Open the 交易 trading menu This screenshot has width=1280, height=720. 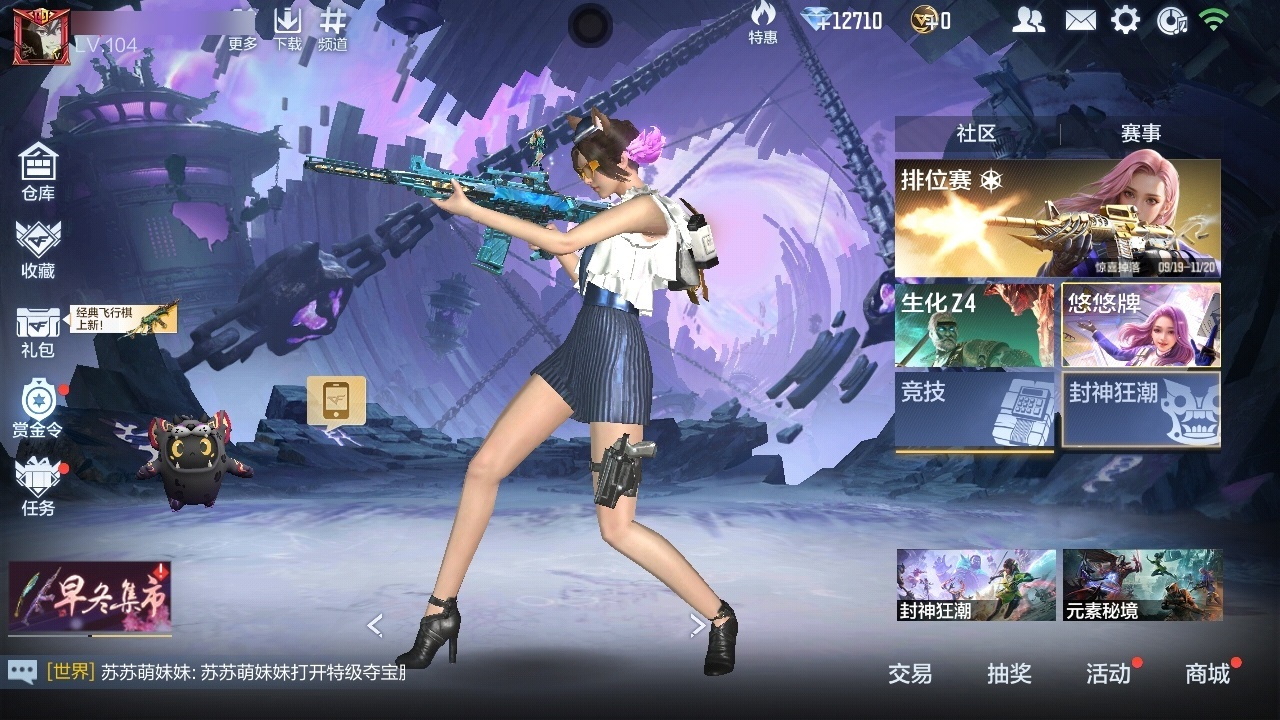click(910, 674)
